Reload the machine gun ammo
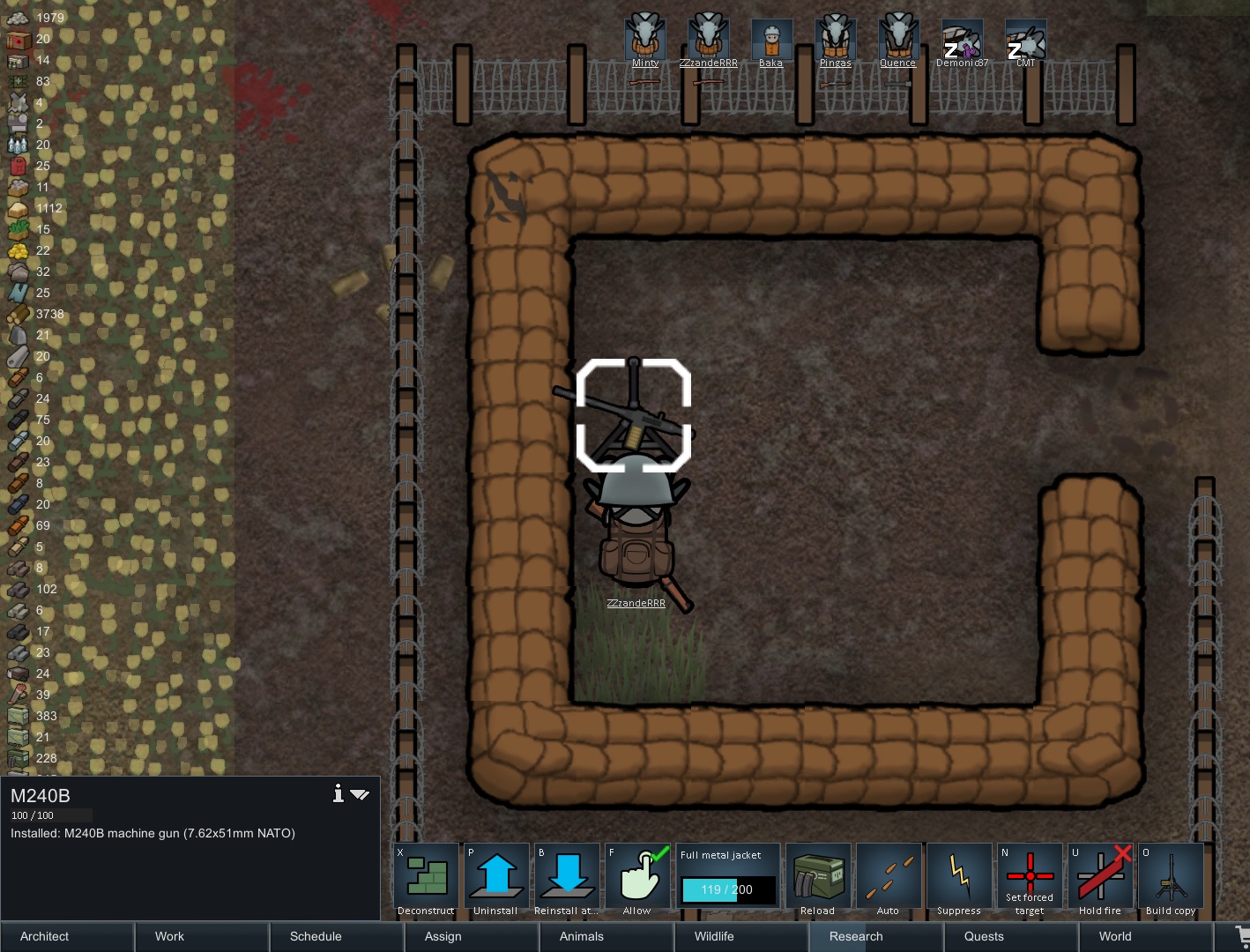The image size is (1250, 952). [818, 880]
